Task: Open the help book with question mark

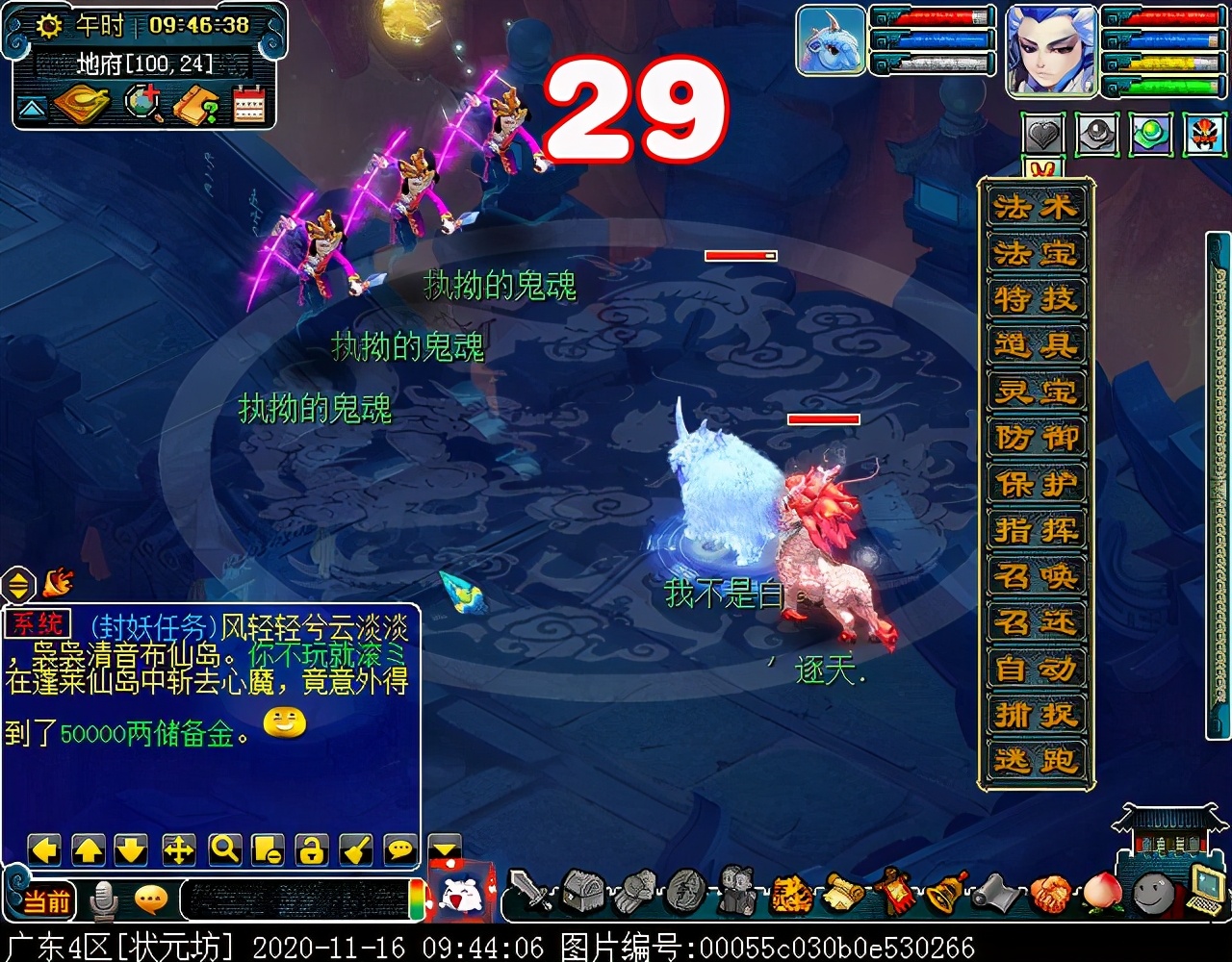Action: [x=195, y=106]
